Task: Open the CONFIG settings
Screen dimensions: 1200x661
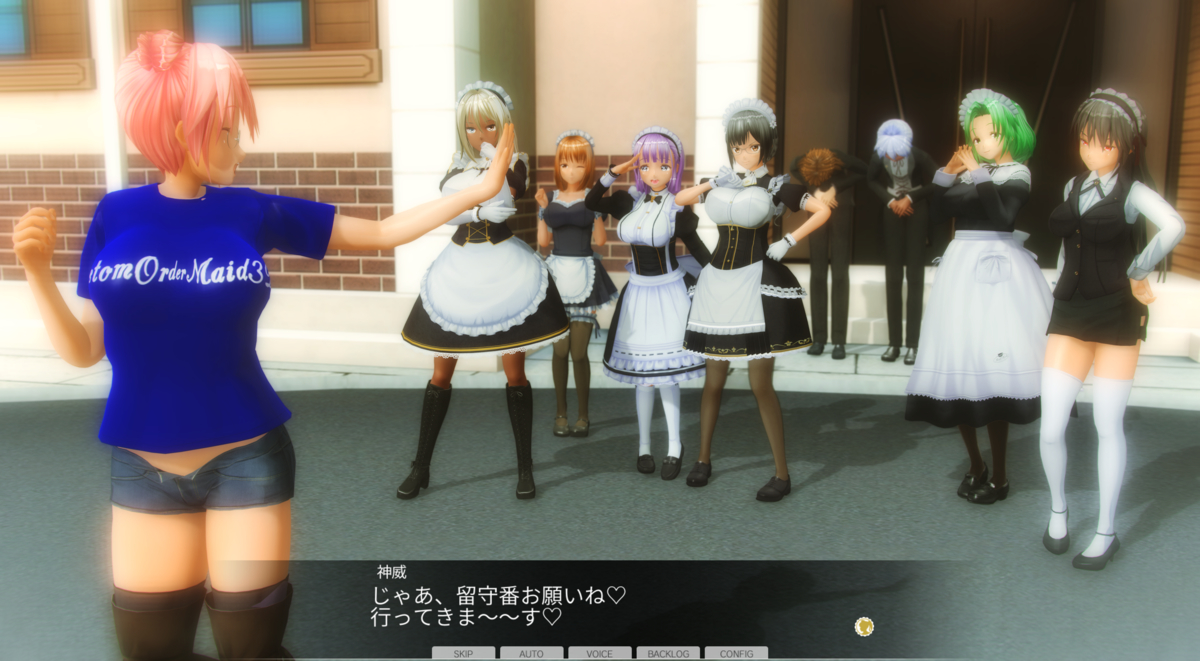Action: 736,653
